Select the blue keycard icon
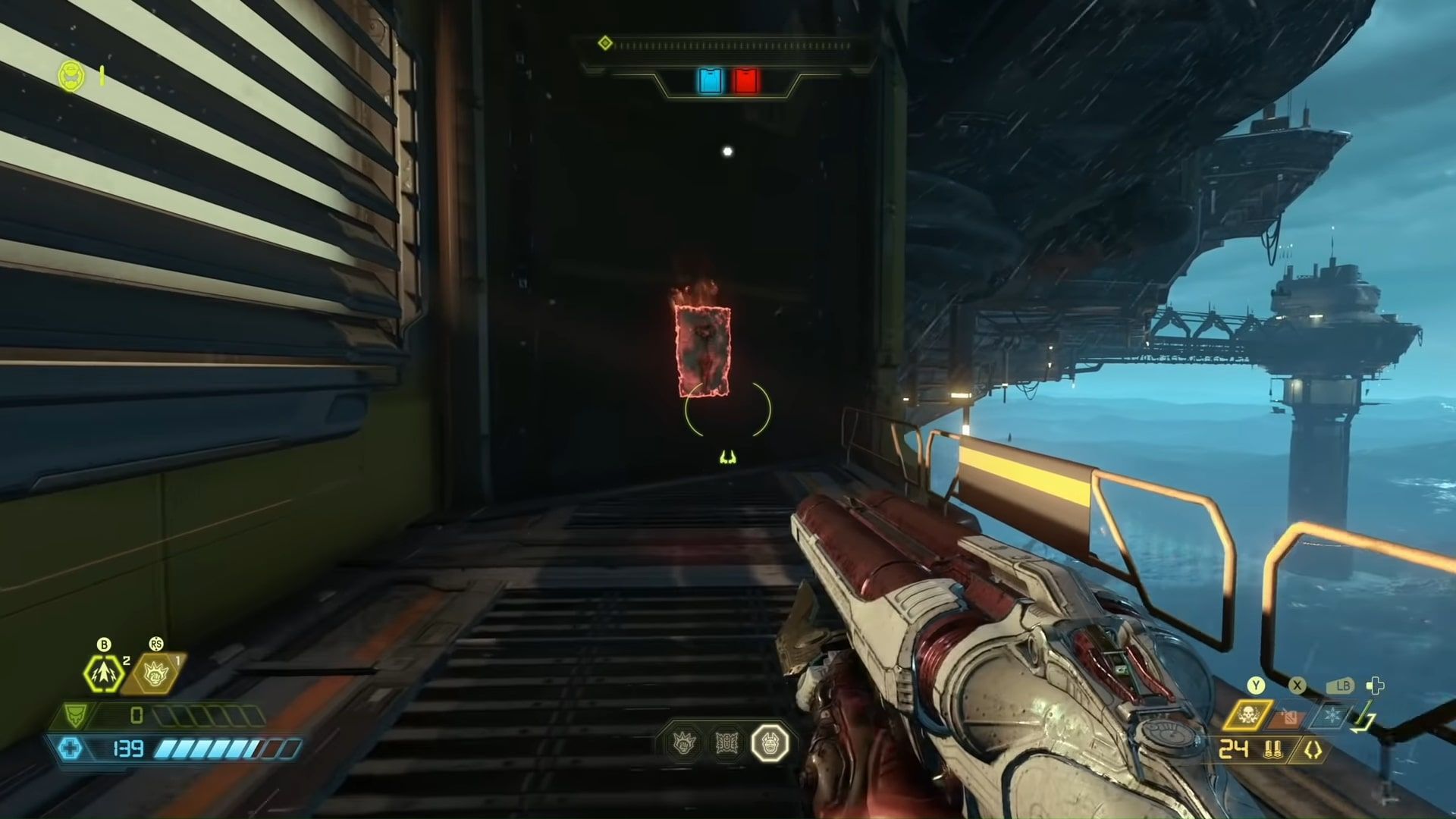The image size is (1456, 819). coord(711,81)
